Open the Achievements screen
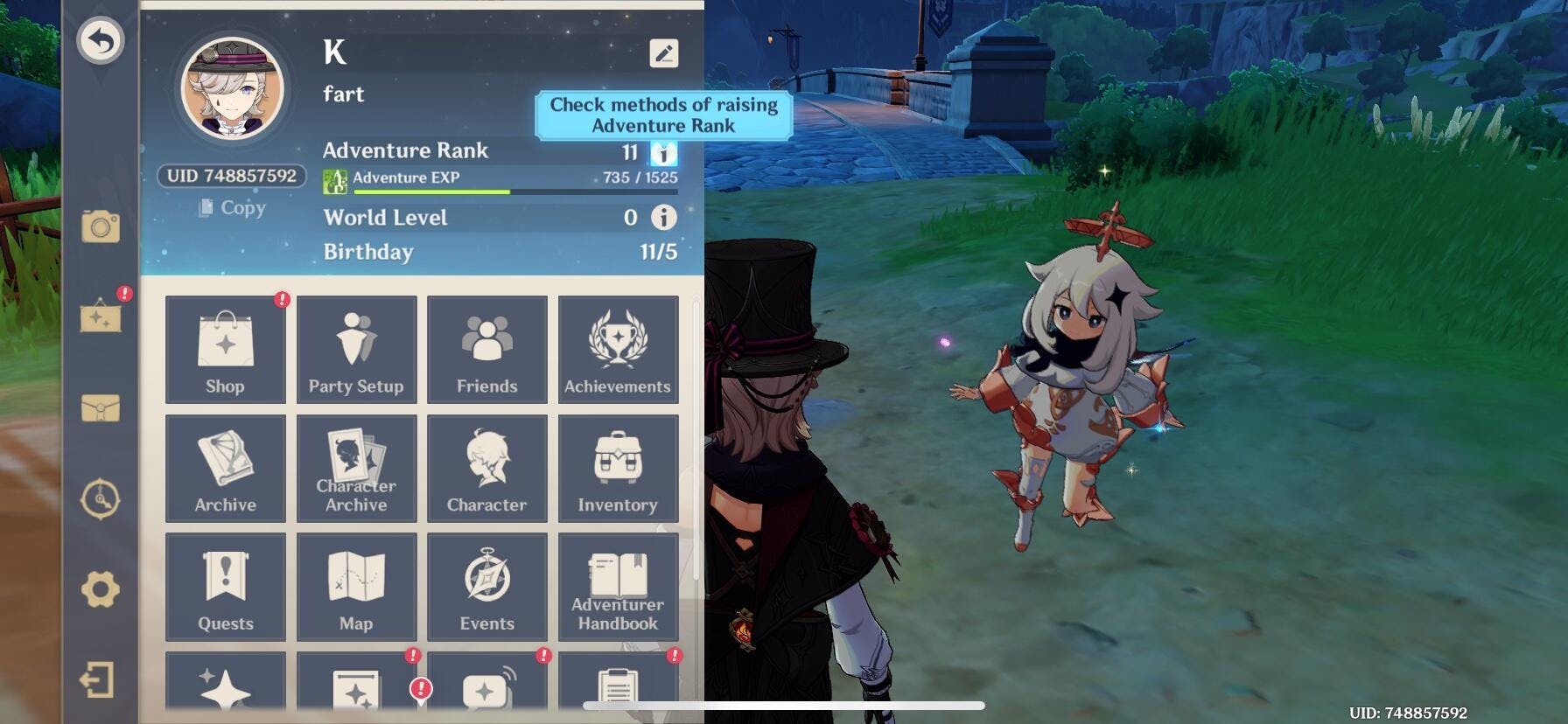The width and height of the screenshot is (1568, 724). pos(618,349)
